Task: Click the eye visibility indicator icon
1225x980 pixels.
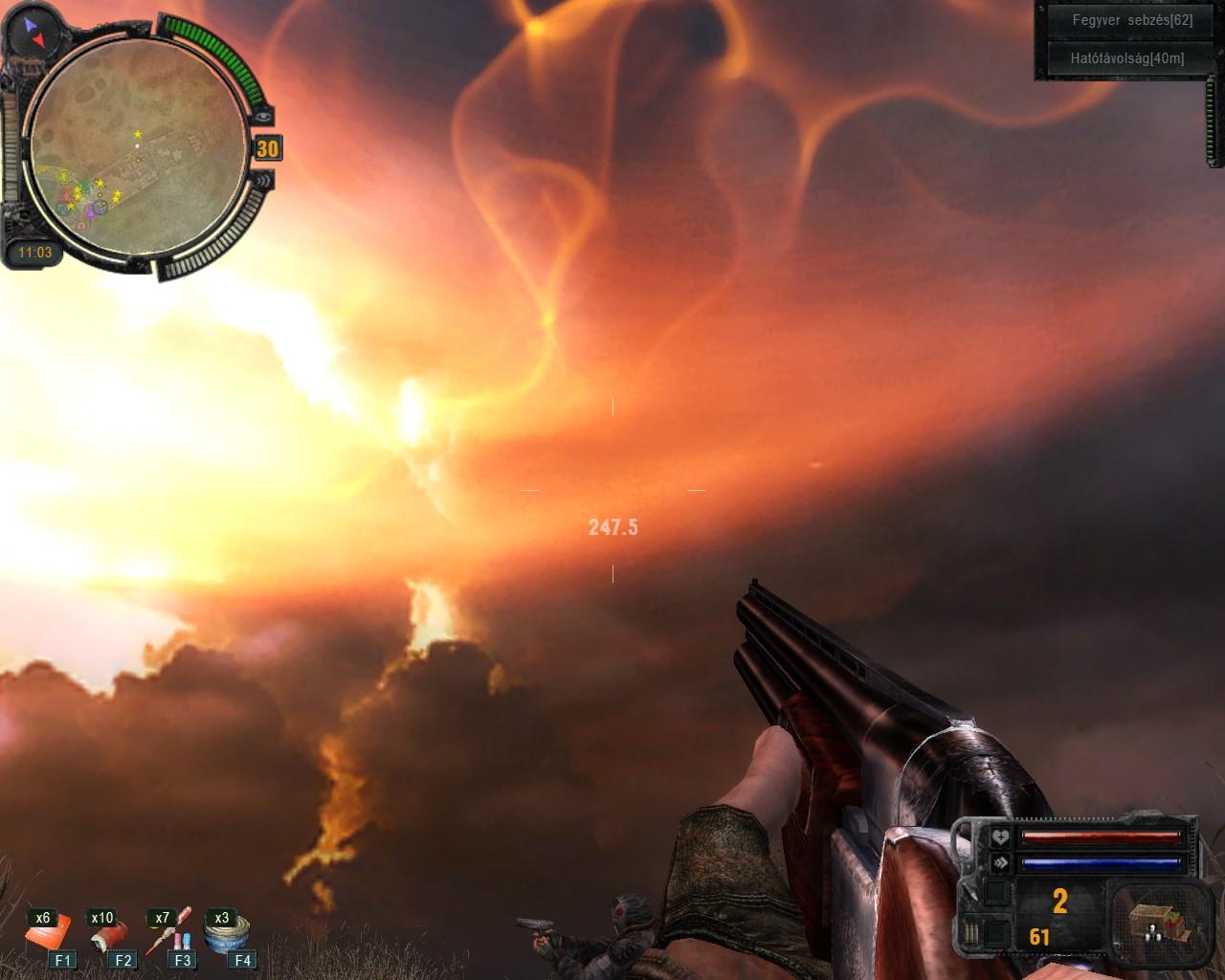Action: [x=263, y=116]
